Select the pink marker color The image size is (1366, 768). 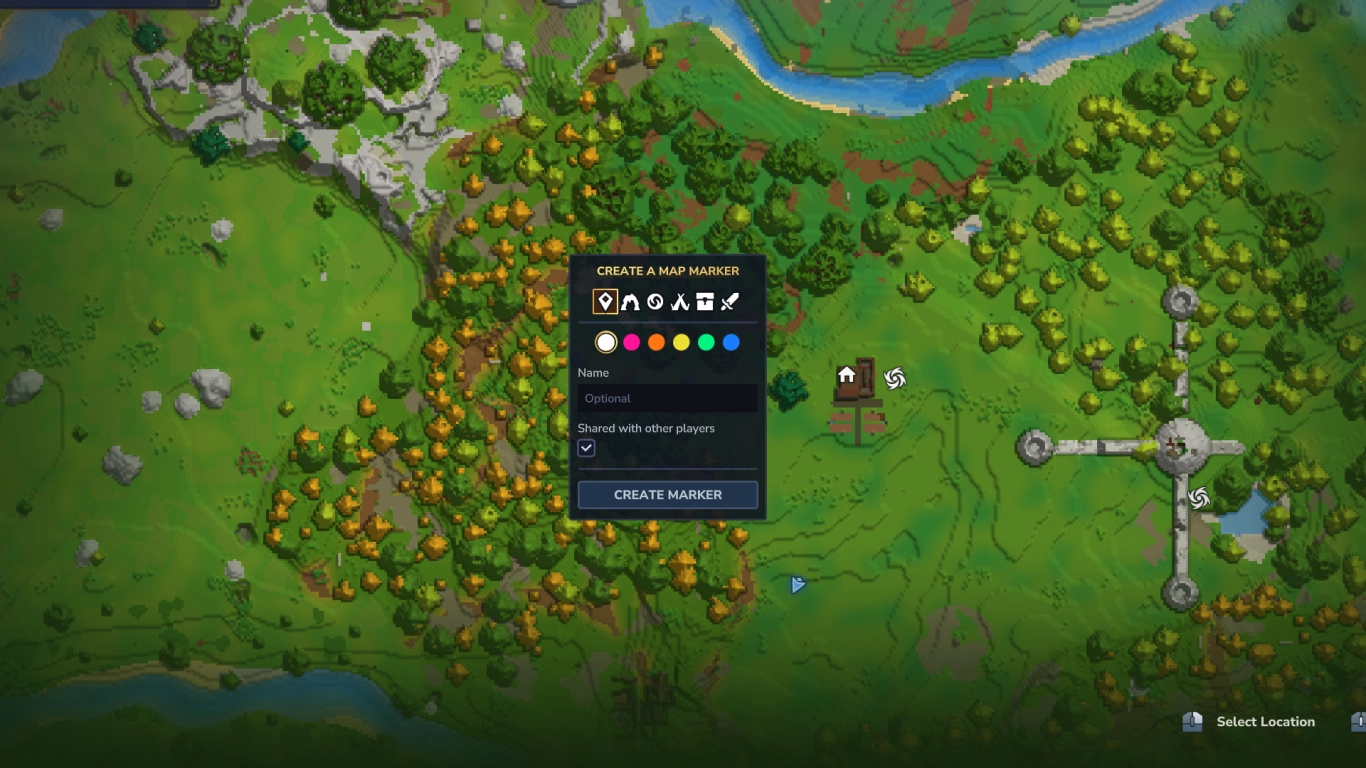631,342
